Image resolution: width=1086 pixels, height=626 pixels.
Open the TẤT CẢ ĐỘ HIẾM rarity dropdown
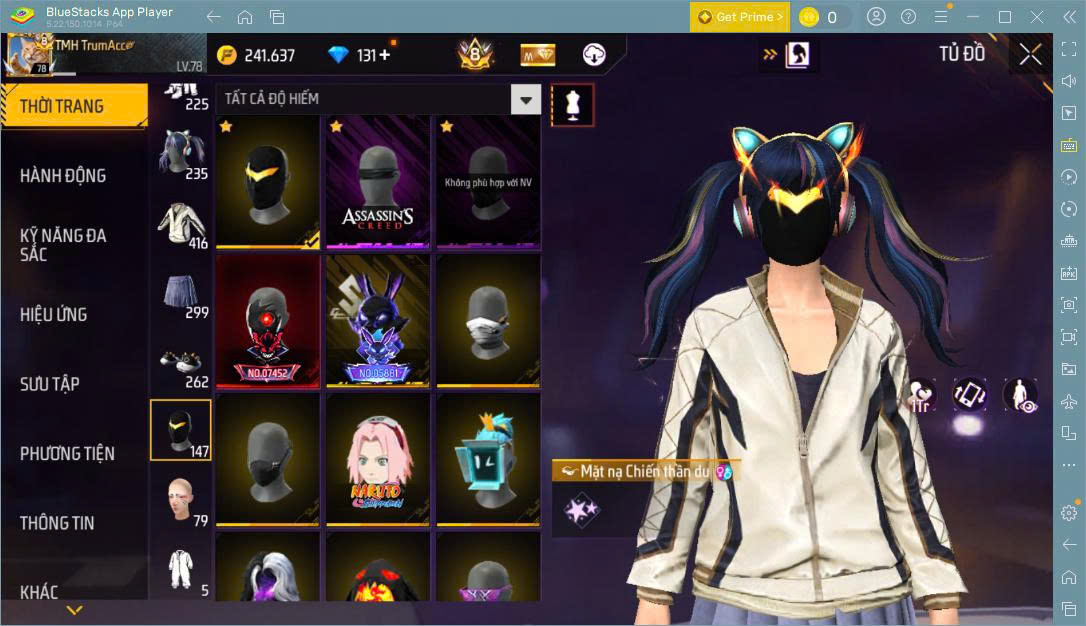(525, 99)
